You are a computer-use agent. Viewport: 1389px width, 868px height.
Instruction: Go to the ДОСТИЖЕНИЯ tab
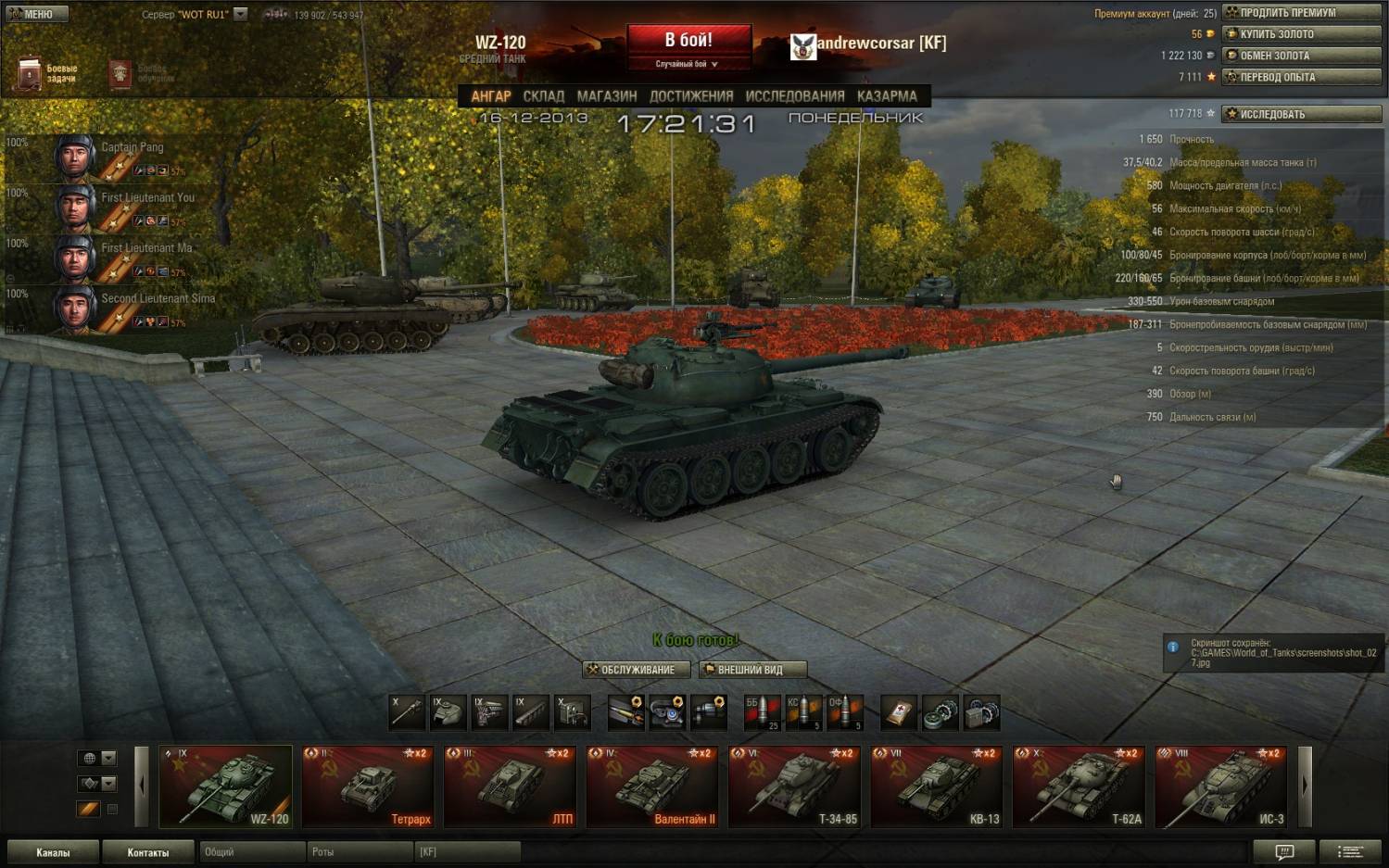click(x=691, y=96)
